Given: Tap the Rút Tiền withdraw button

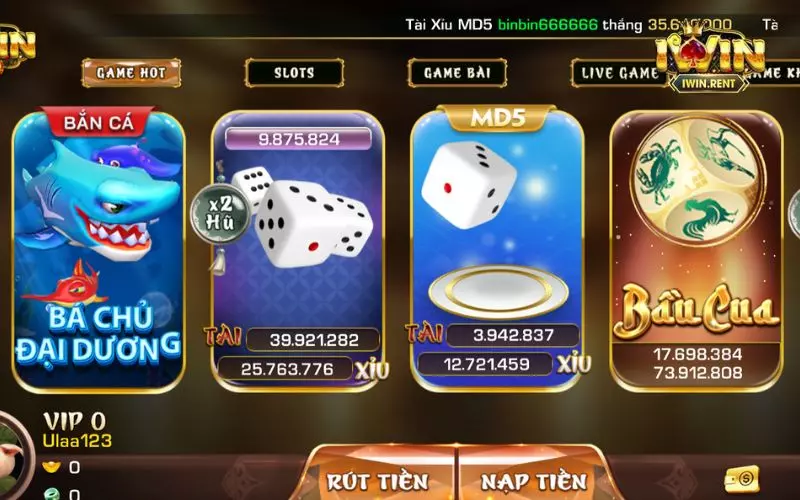Looking at the screenshot, I should 377,480.
